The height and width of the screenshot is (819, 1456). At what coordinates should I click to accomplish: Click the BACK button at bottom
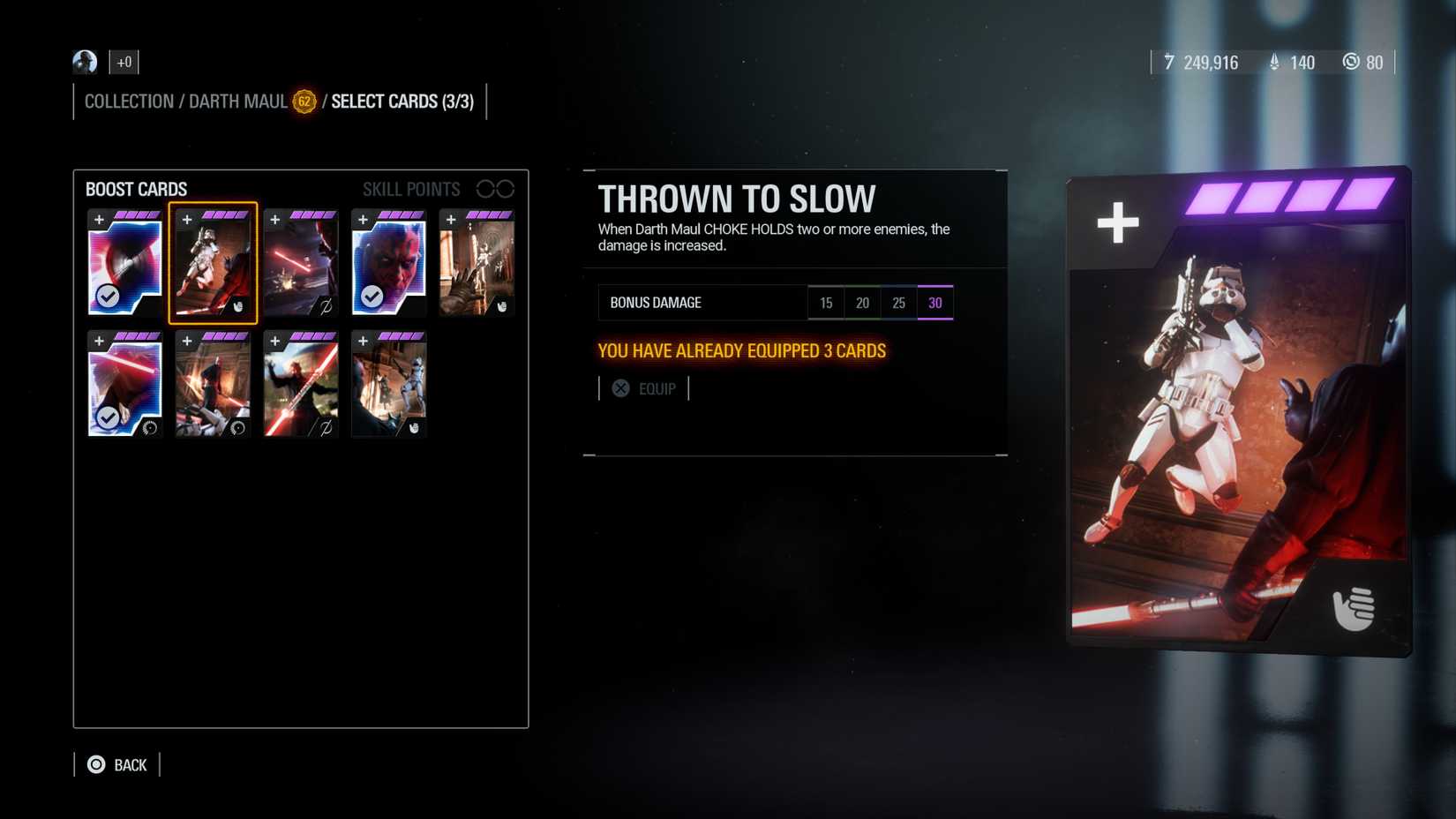pyautogui.click(x=116, y=764)
